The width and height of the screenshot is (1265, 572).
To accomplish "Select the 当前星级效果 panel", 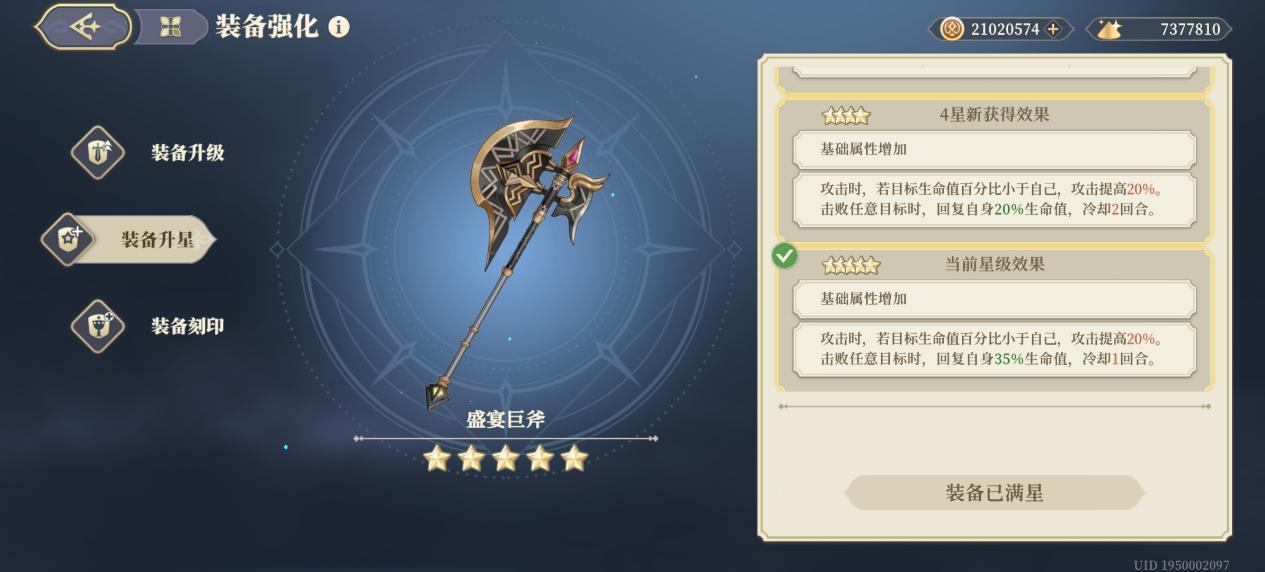I will [994, 319].
